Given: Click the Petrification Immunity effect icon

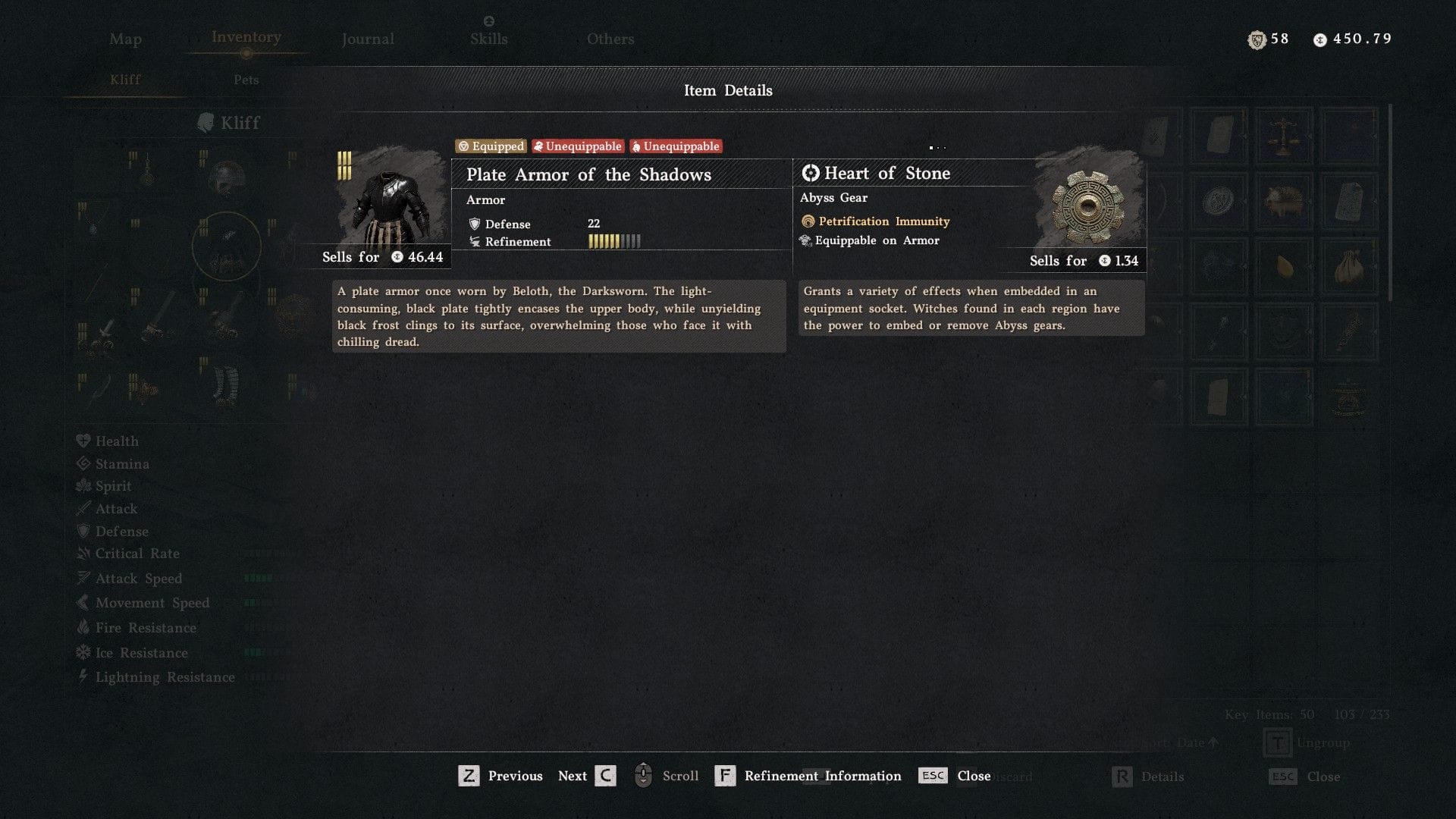Looking at the screenshot, I should coord(808,221).
